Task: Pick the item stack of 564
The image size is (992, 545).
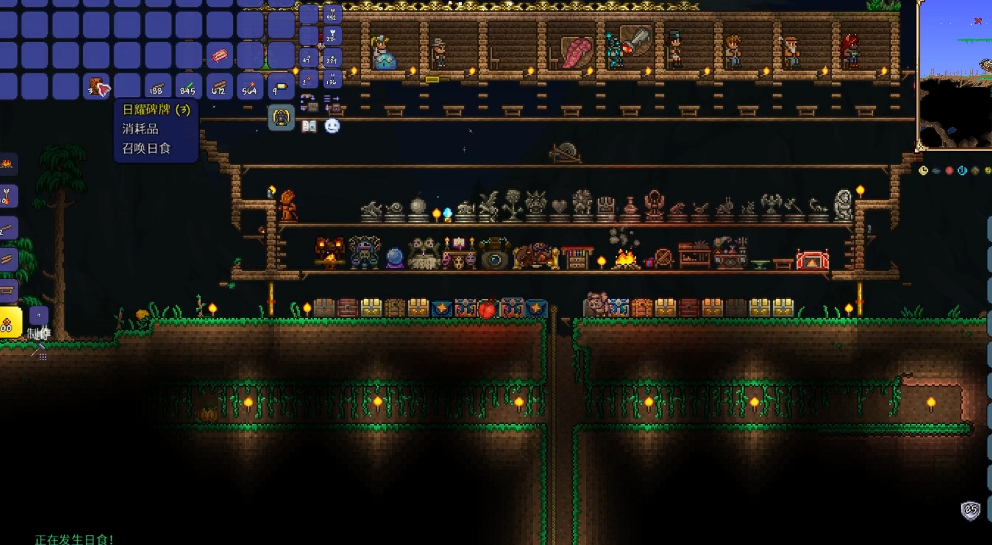Action: coord(250,87)
